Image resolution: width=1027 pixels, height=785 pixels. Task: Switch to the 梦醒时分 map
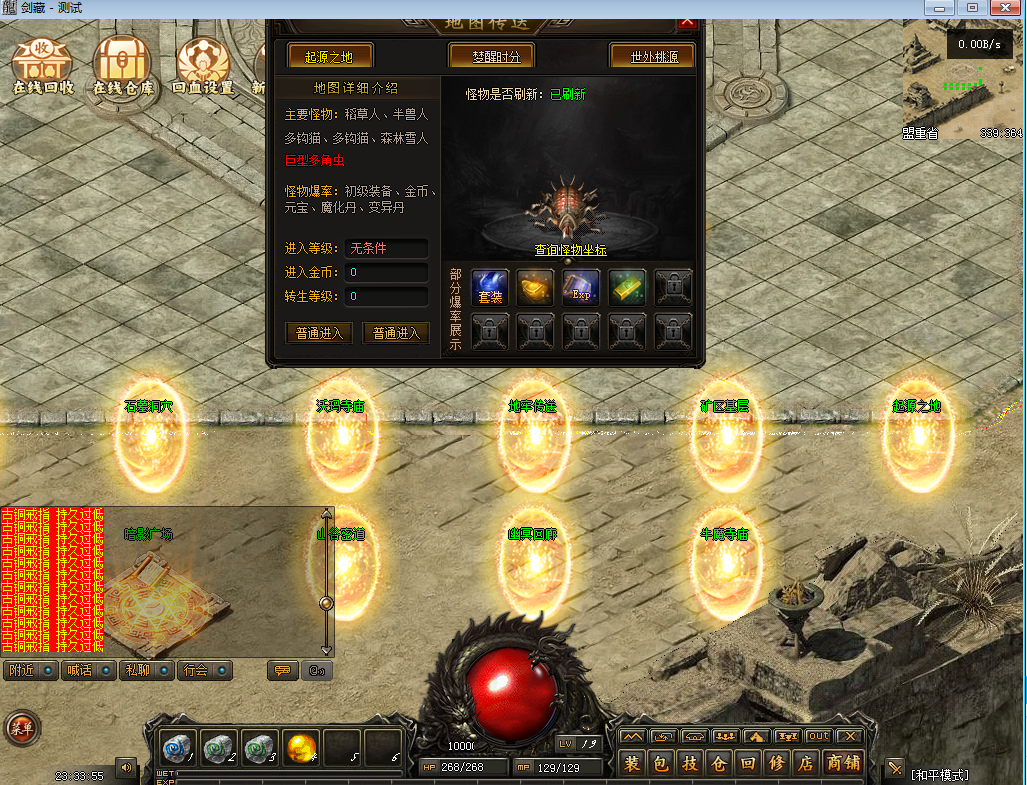(x=491, y=56)
